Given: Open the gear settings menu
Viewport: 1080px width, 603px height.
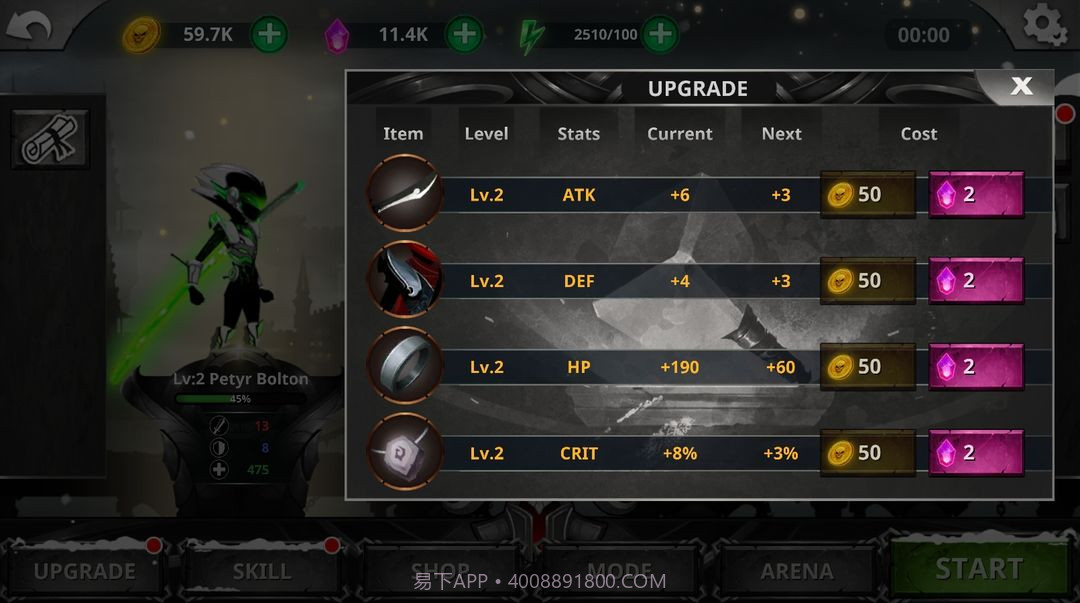Looking at the screenshot, I should click(x=1044, y=26).
